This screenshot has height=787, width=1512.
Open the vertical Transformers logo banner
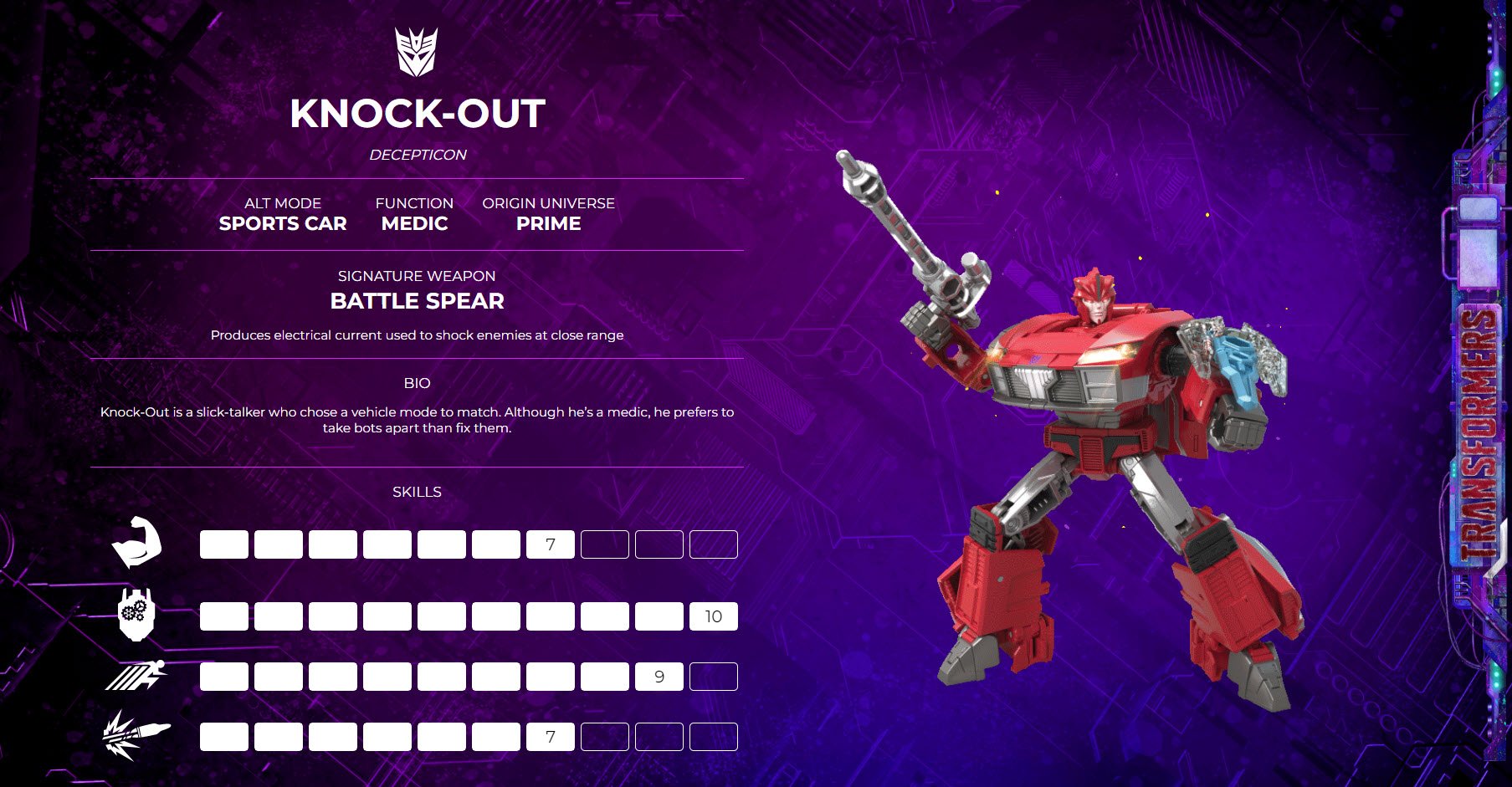pos(1479,435)
